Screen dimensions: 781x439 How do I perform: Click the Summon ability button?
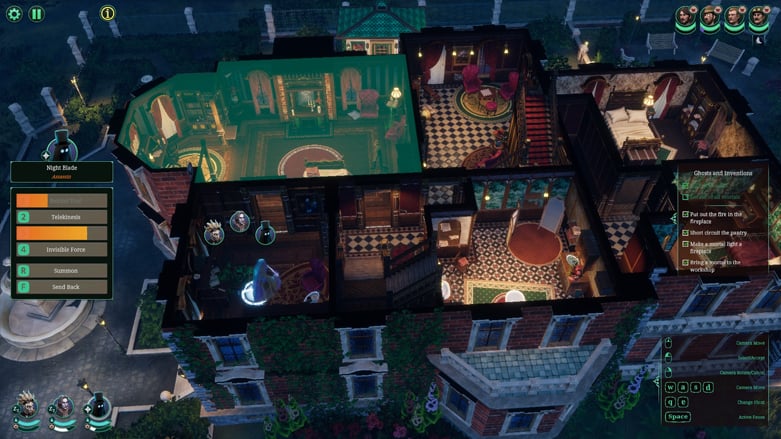[62, 271]
